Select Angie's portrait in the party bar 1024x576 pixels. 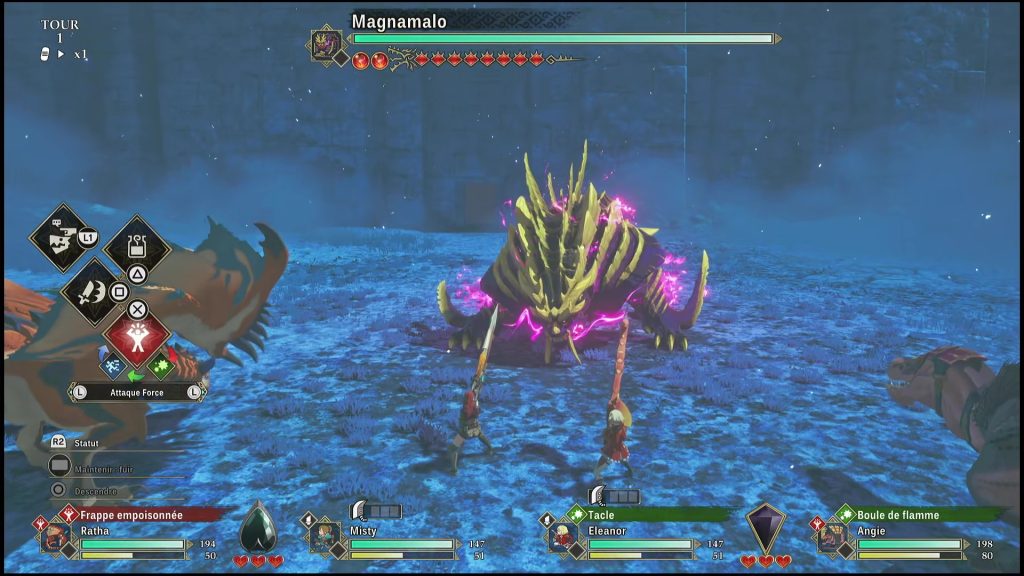coord(832,536)
